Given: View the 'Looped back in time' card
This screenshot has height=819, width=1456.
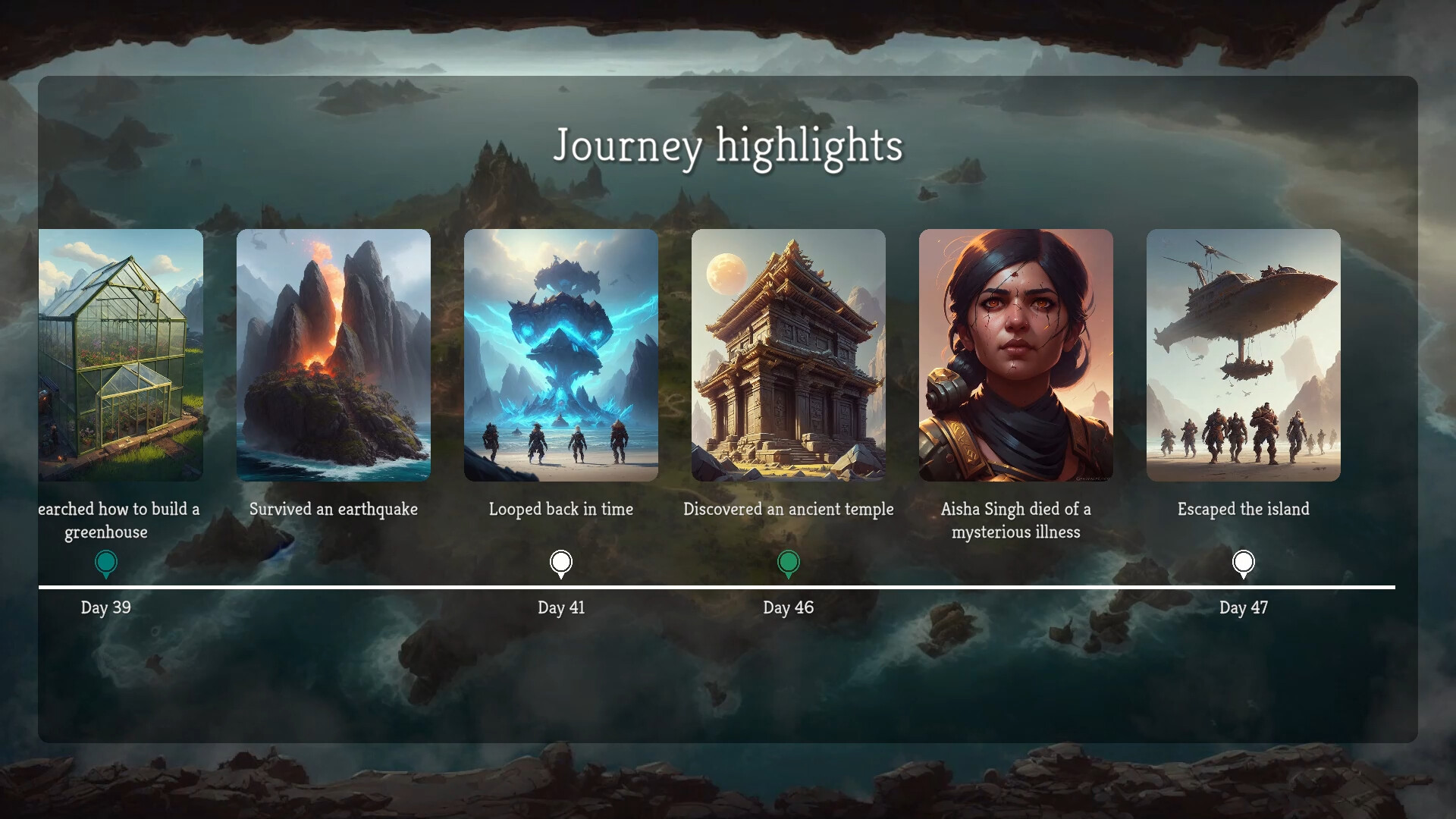Looking at the screenshot, I should click(561, 356).
